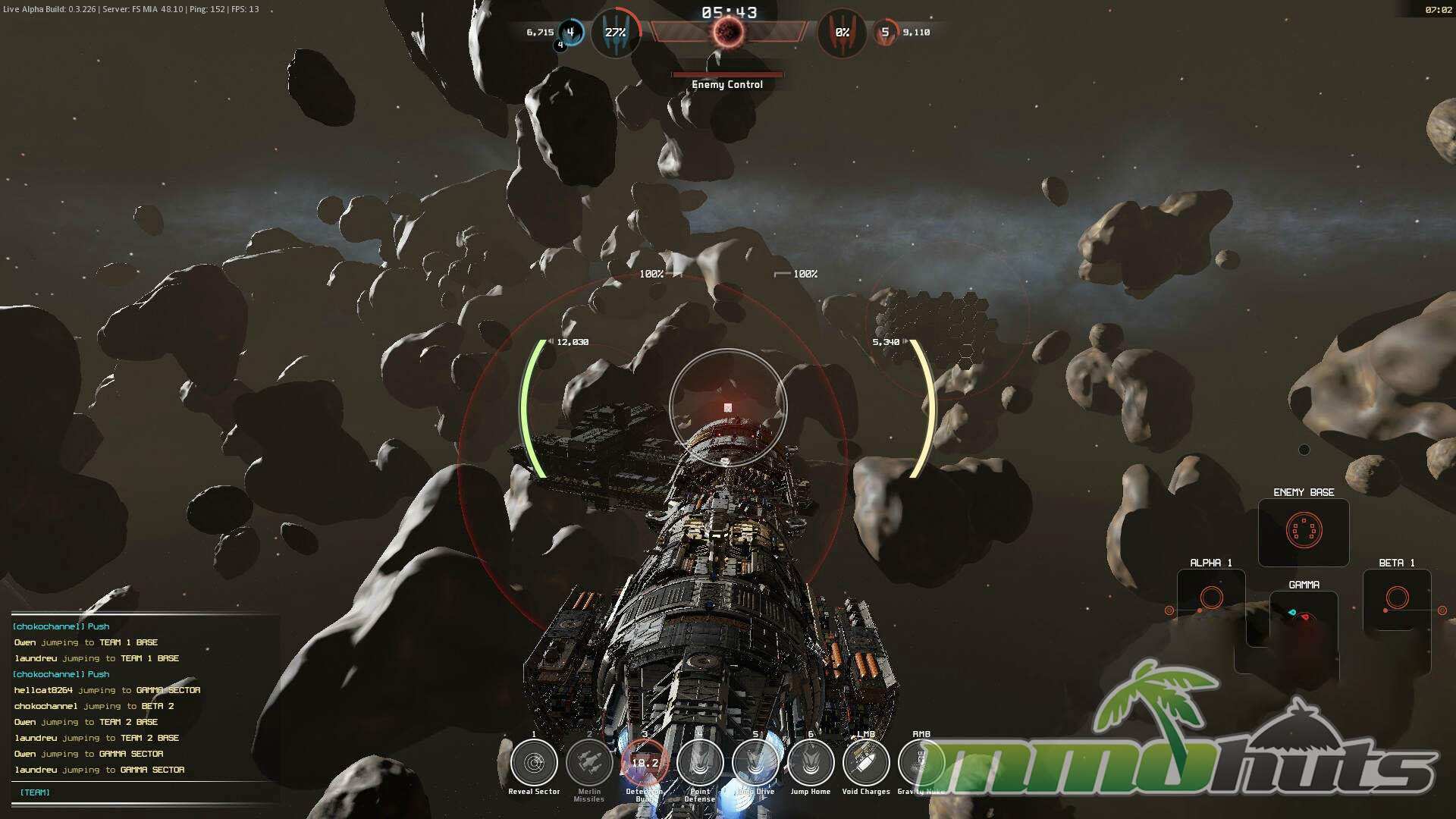Choose the Alpha 1 sector tile
The width and height of the screenshot is (1456, 819).
1211,598
